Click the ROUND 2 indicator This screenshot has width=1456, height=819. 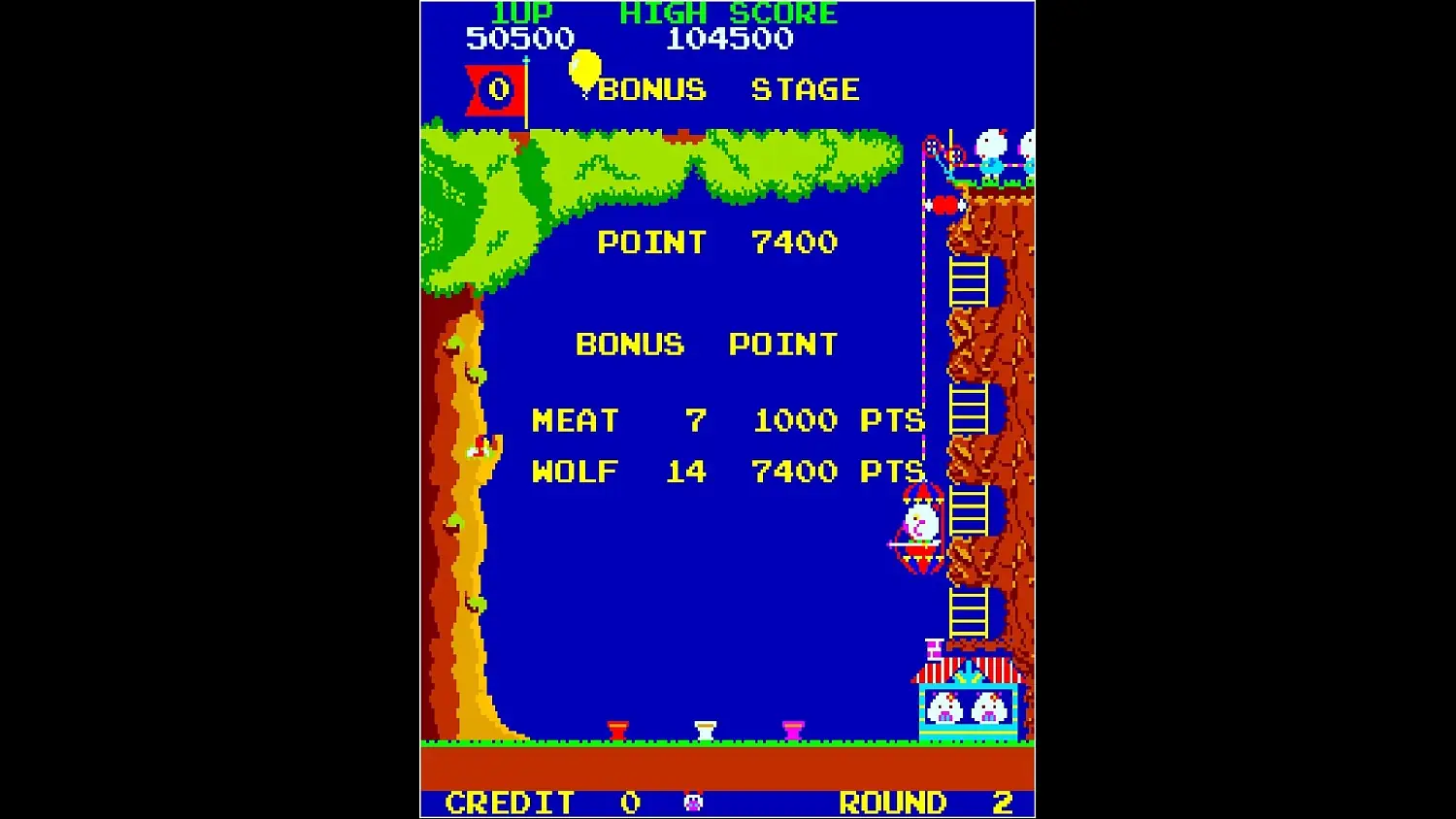point(922,802)
